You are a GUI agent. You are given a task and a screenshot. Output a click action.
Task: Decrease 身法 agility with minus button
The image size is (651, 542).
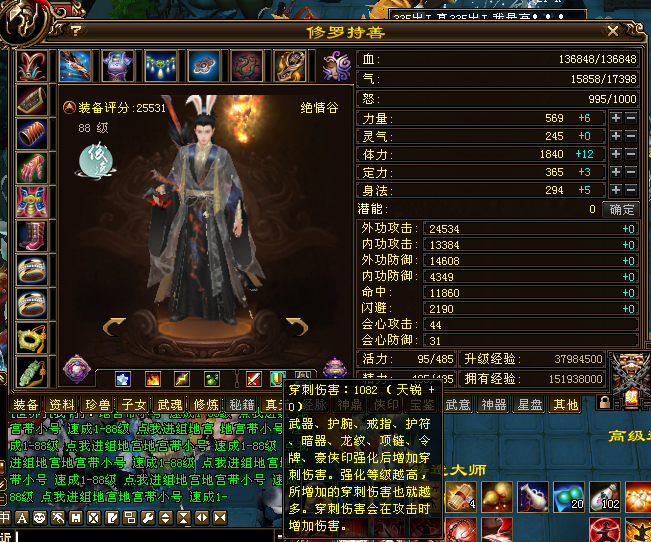click(x=631, y=190)
